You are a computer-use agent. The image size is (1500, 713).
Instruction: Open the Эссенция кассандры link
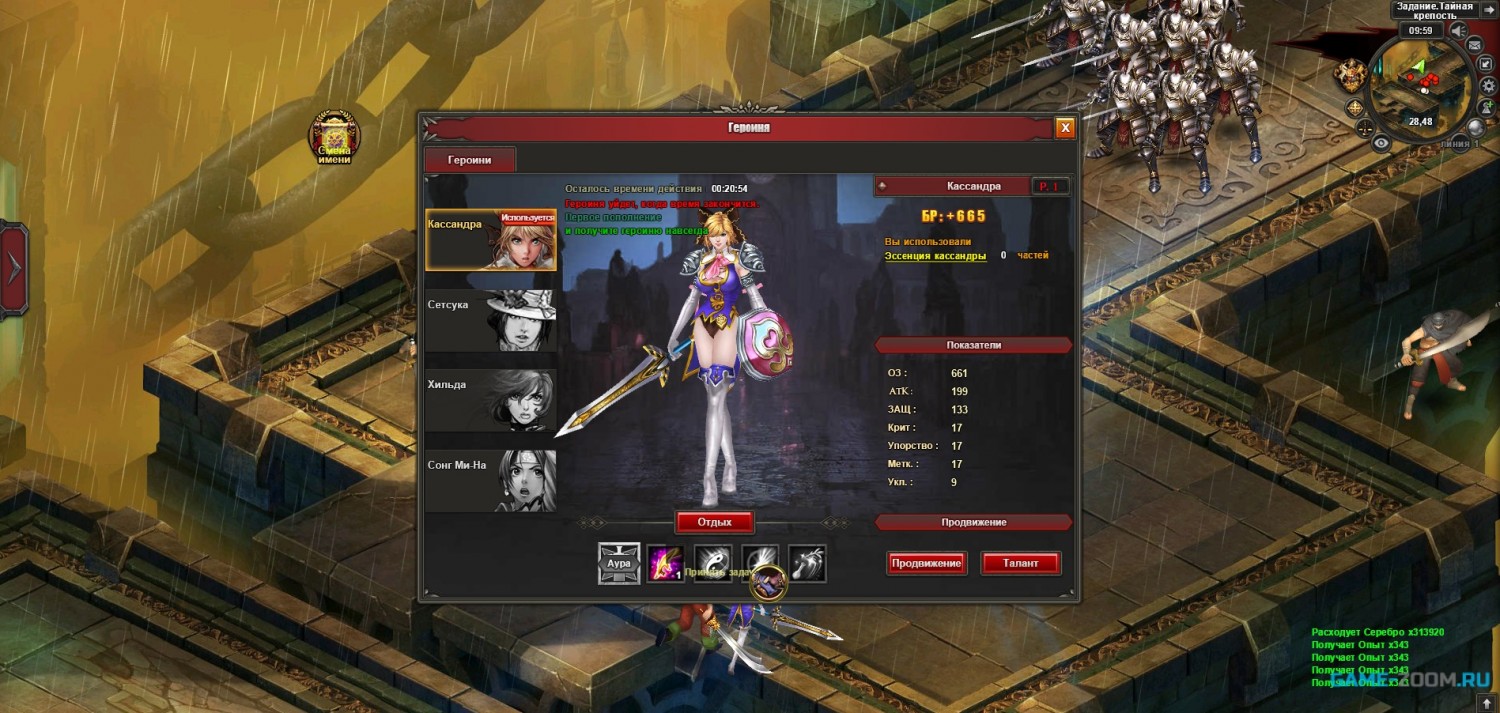tap(935, 256)
